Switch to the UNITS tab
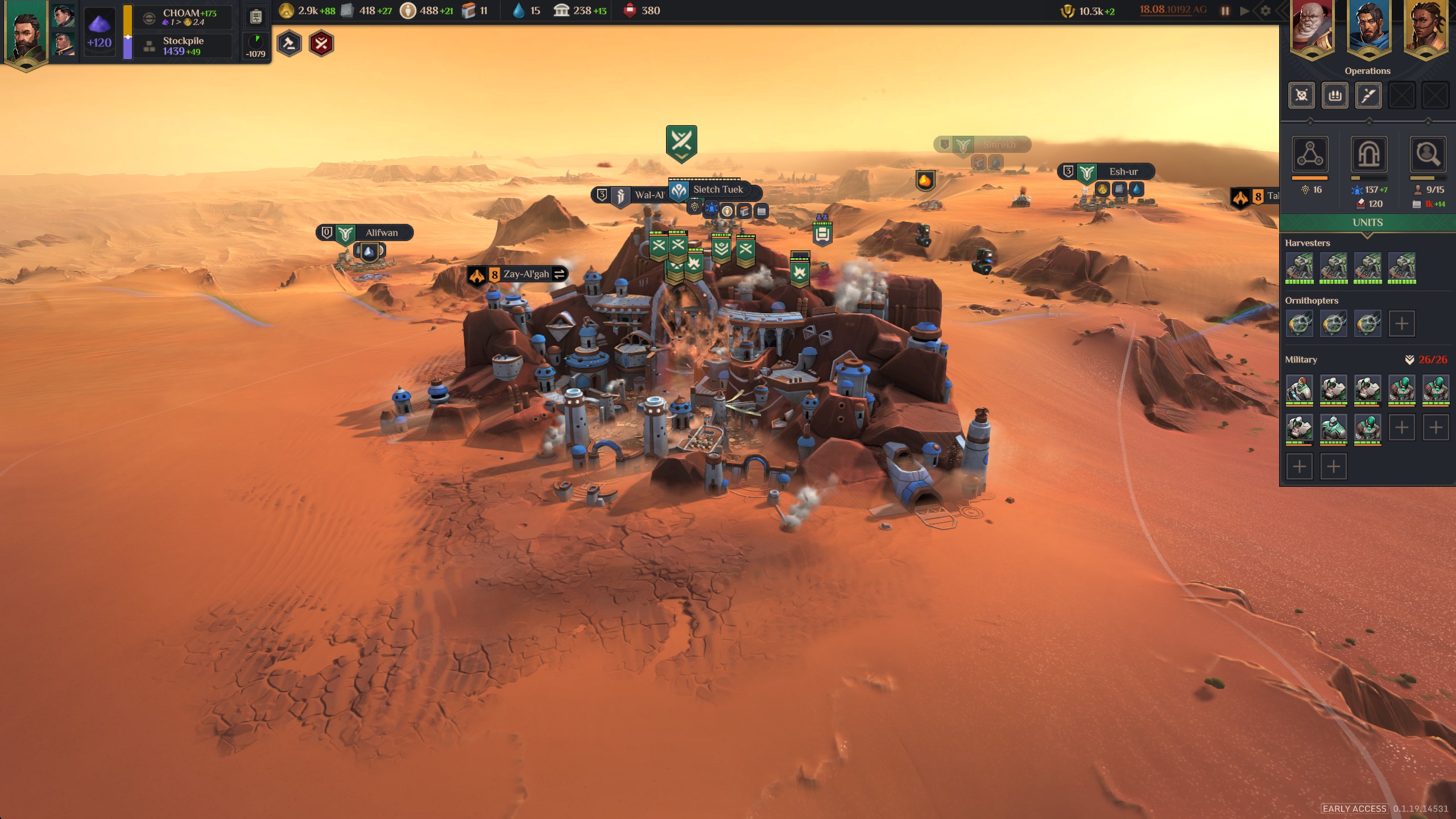 coord(1367,222)
